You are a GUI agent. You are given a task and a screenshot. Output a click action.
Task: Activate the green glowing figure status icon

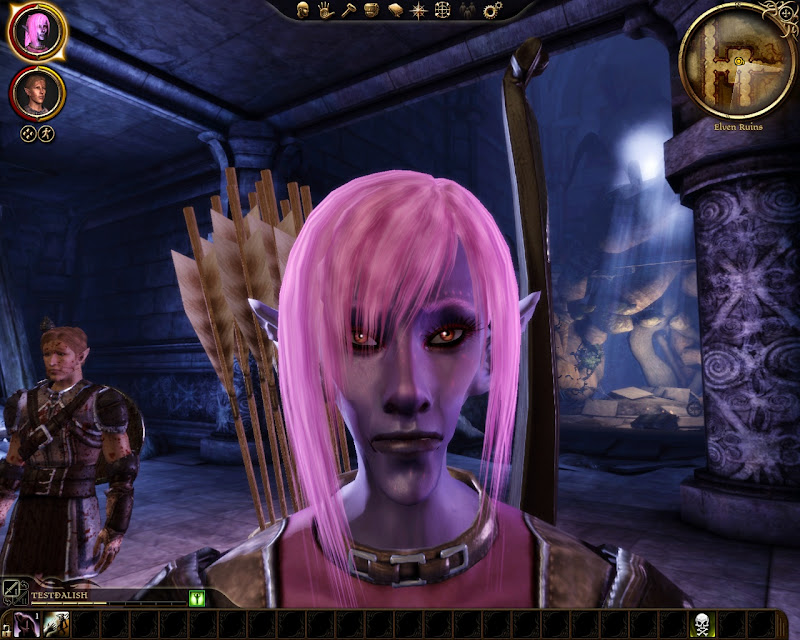pyautogui.click(x=197, y=598)
